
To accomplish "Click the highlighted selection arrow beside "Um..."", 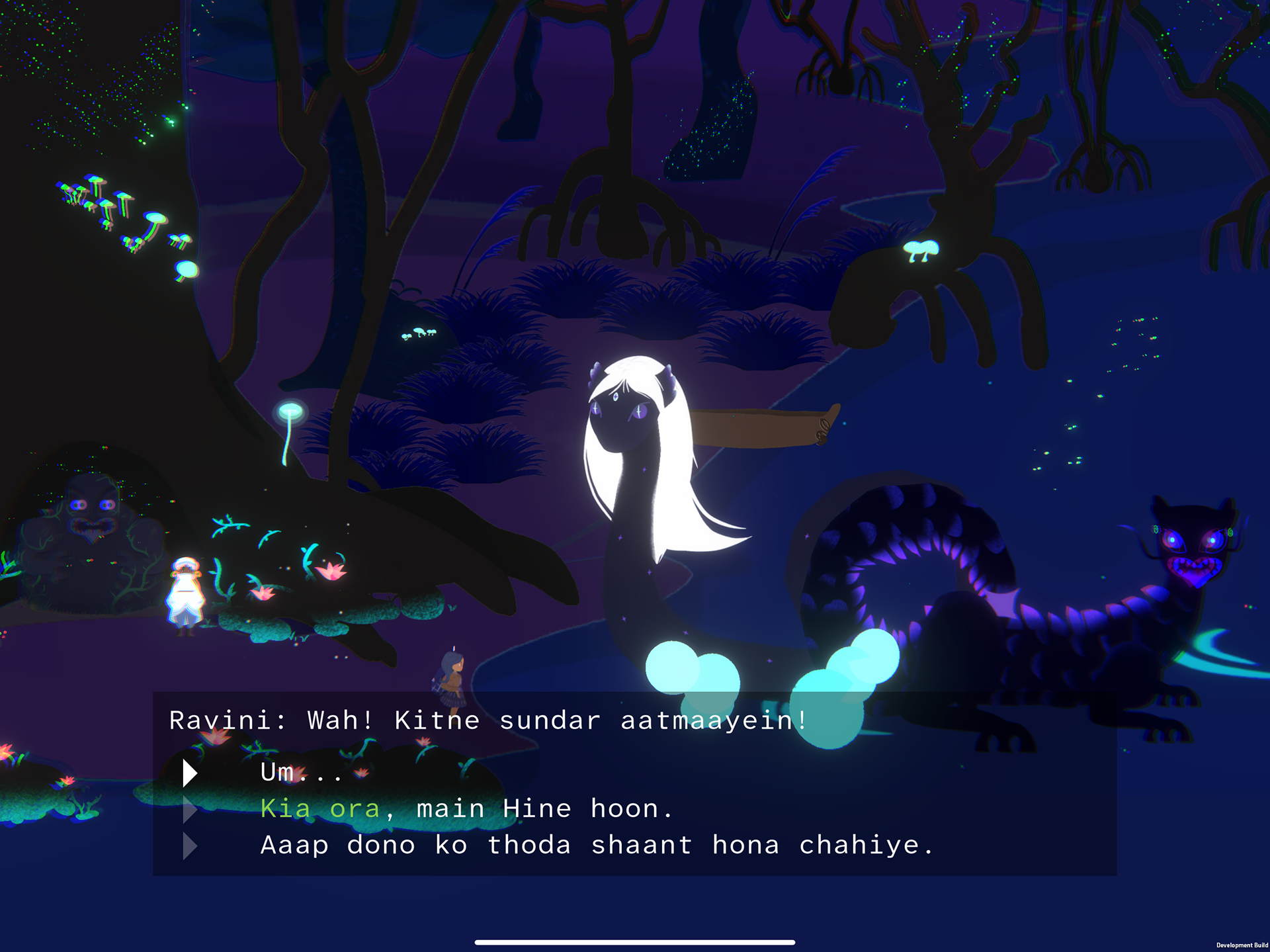I will [190, 772].
